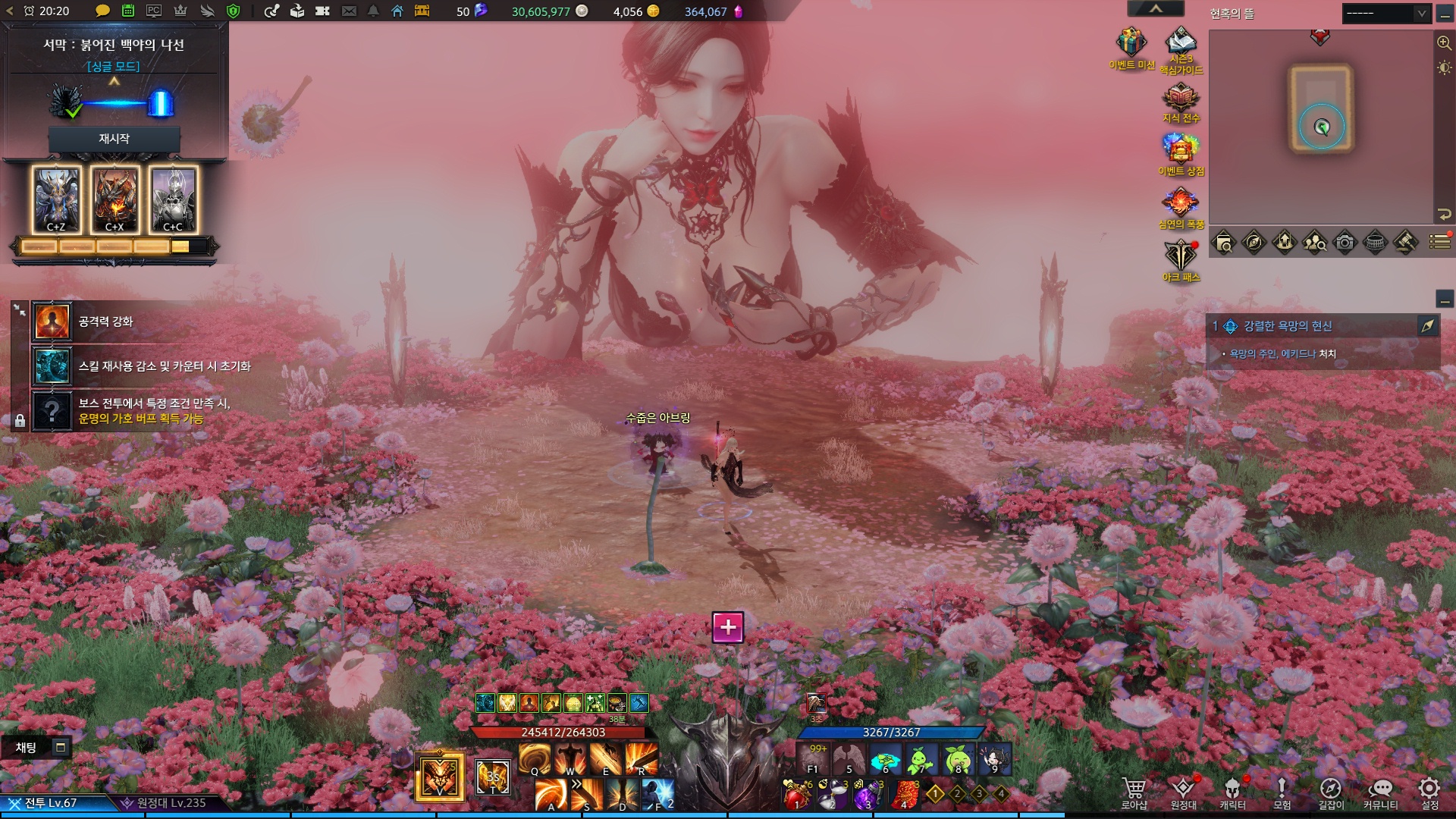
Task: Open the 심연의 폭풍 icon
Action: click(x=1181, y=202)
